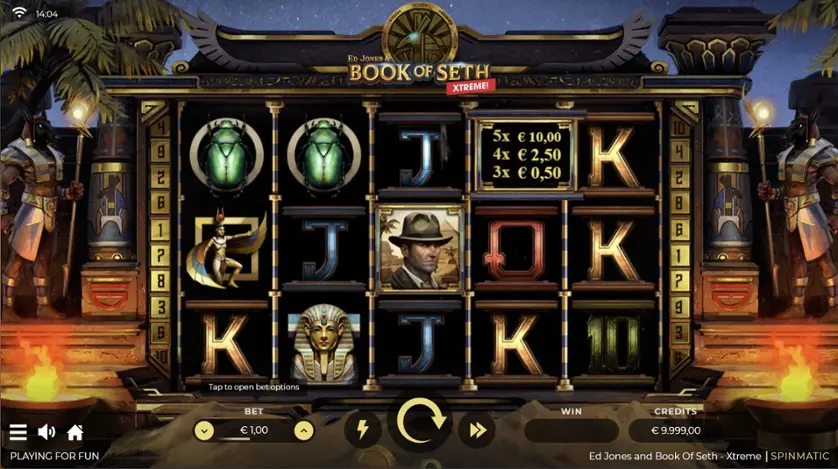Toggle the sound speaker icon

pos(46,432)
